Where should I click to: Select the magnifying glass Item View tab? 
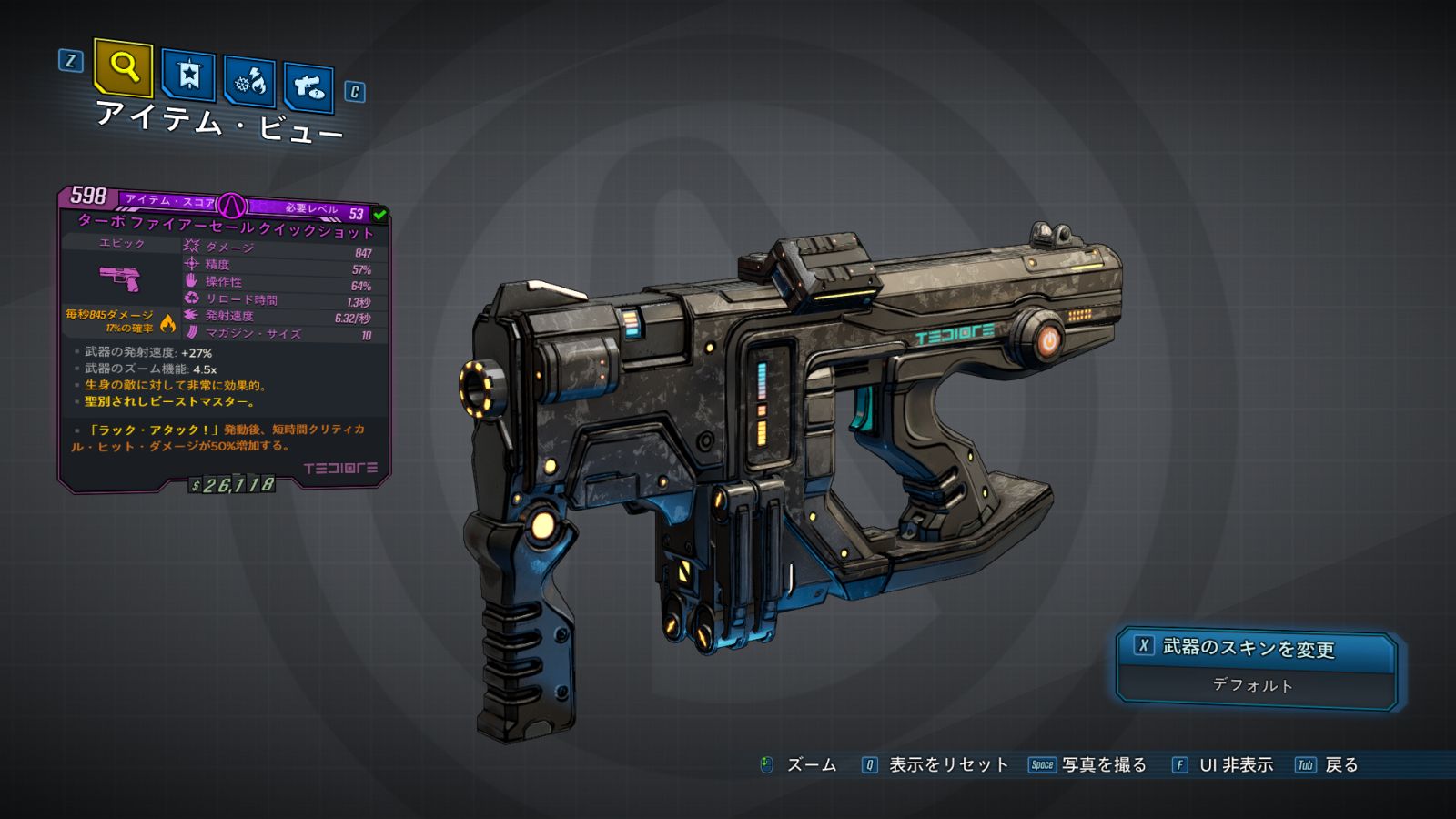tap(123, 67)
